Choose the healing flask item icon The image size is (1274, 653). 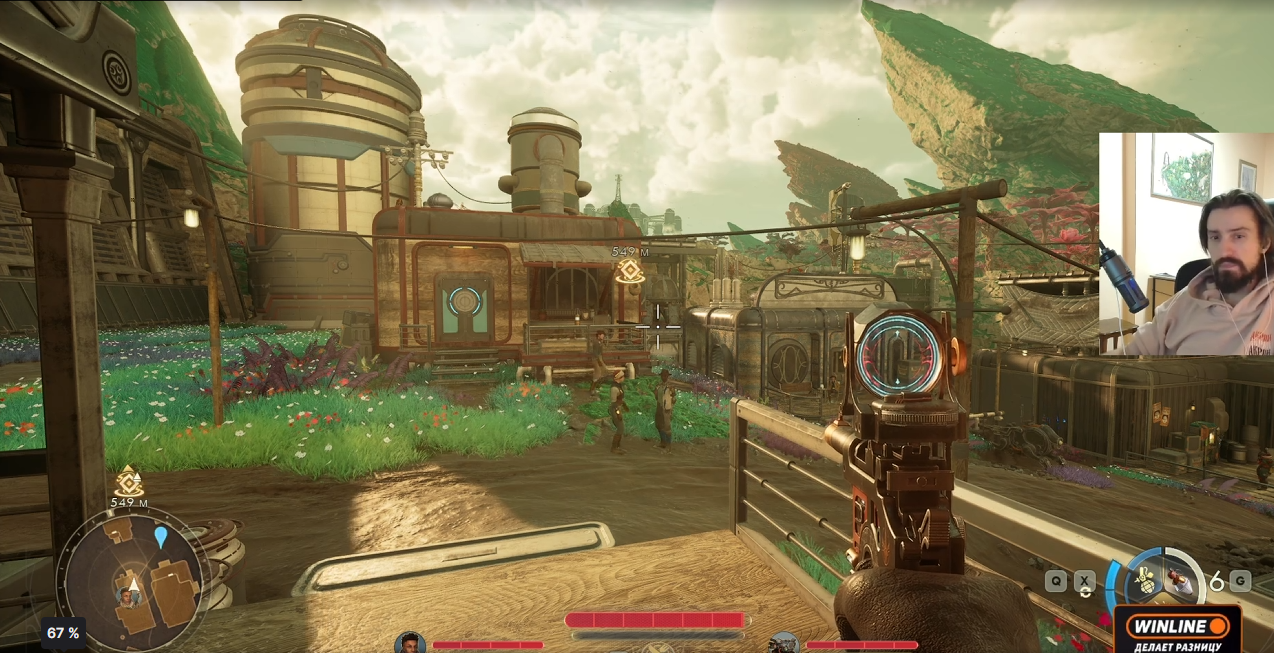(1181, 579)
